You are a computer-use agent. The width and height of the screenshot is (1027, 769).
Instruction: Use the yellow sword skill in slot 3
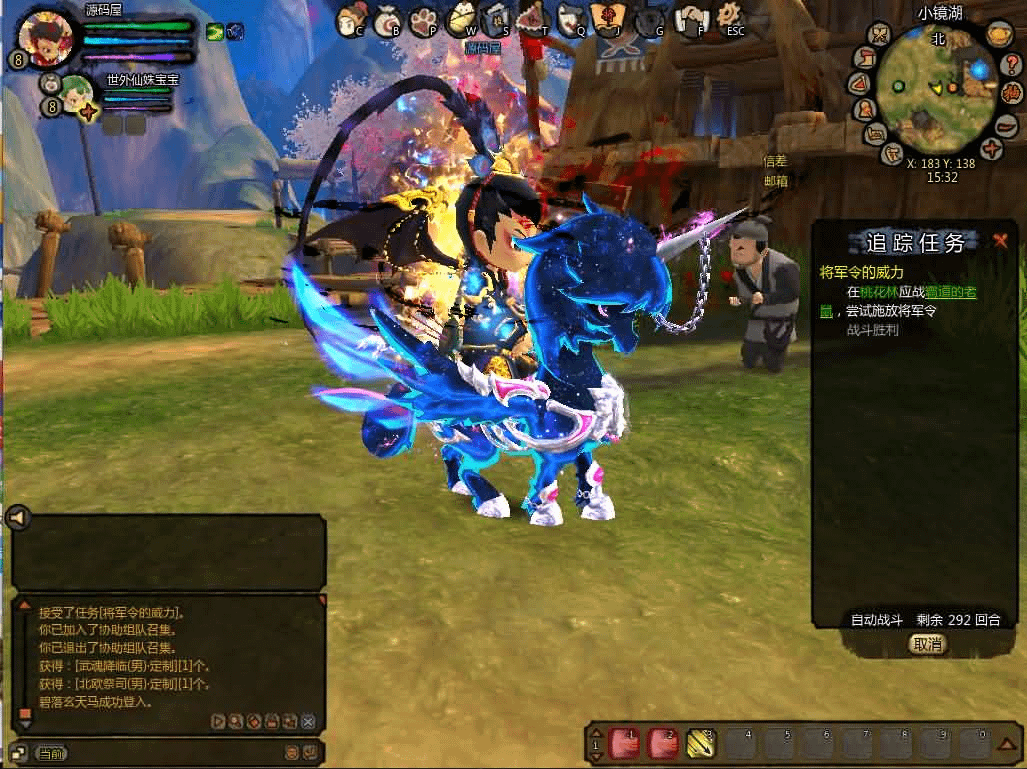[x=698, y=742]
